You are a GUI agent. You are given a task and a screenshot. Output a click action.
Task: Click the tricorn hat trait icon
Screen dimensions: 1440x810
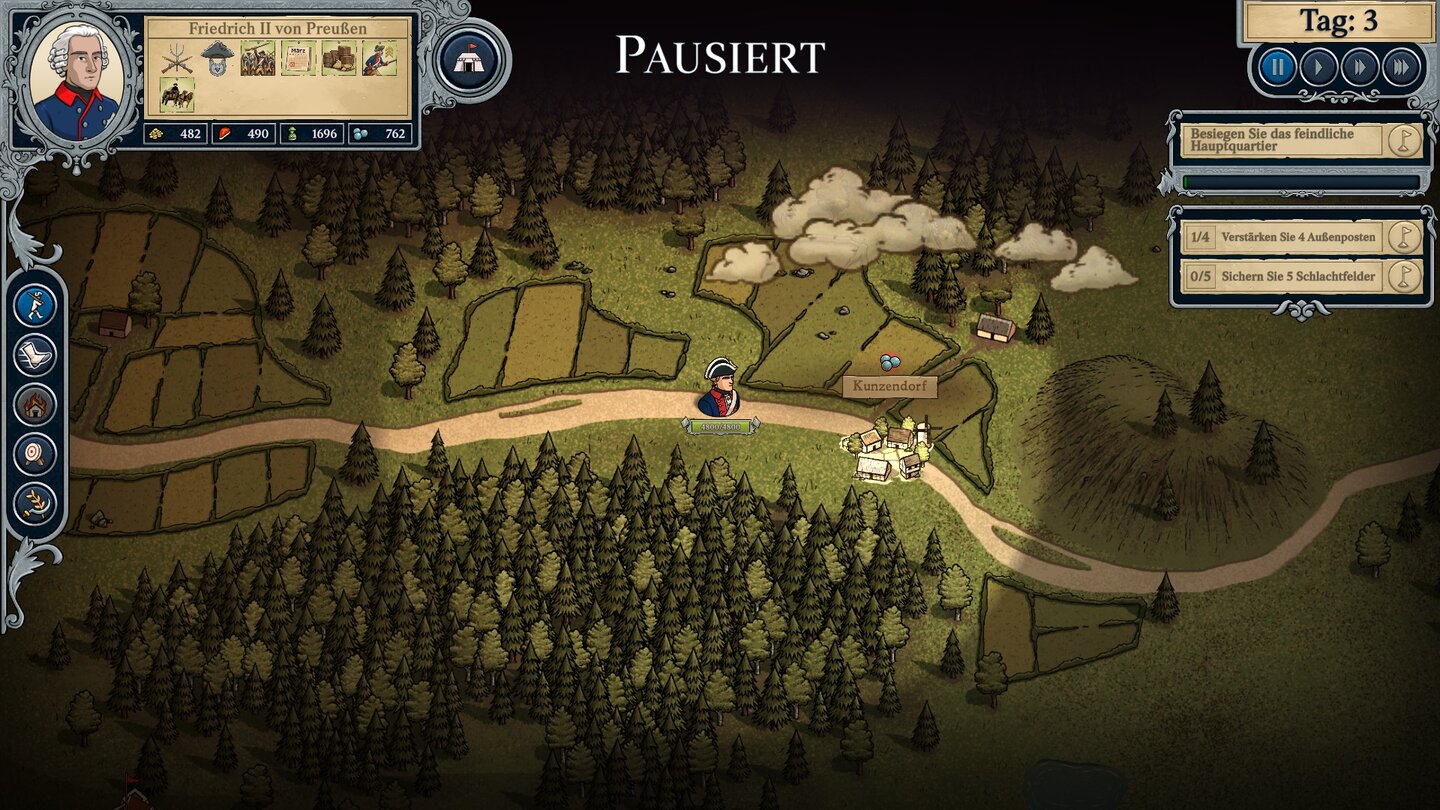217,59
